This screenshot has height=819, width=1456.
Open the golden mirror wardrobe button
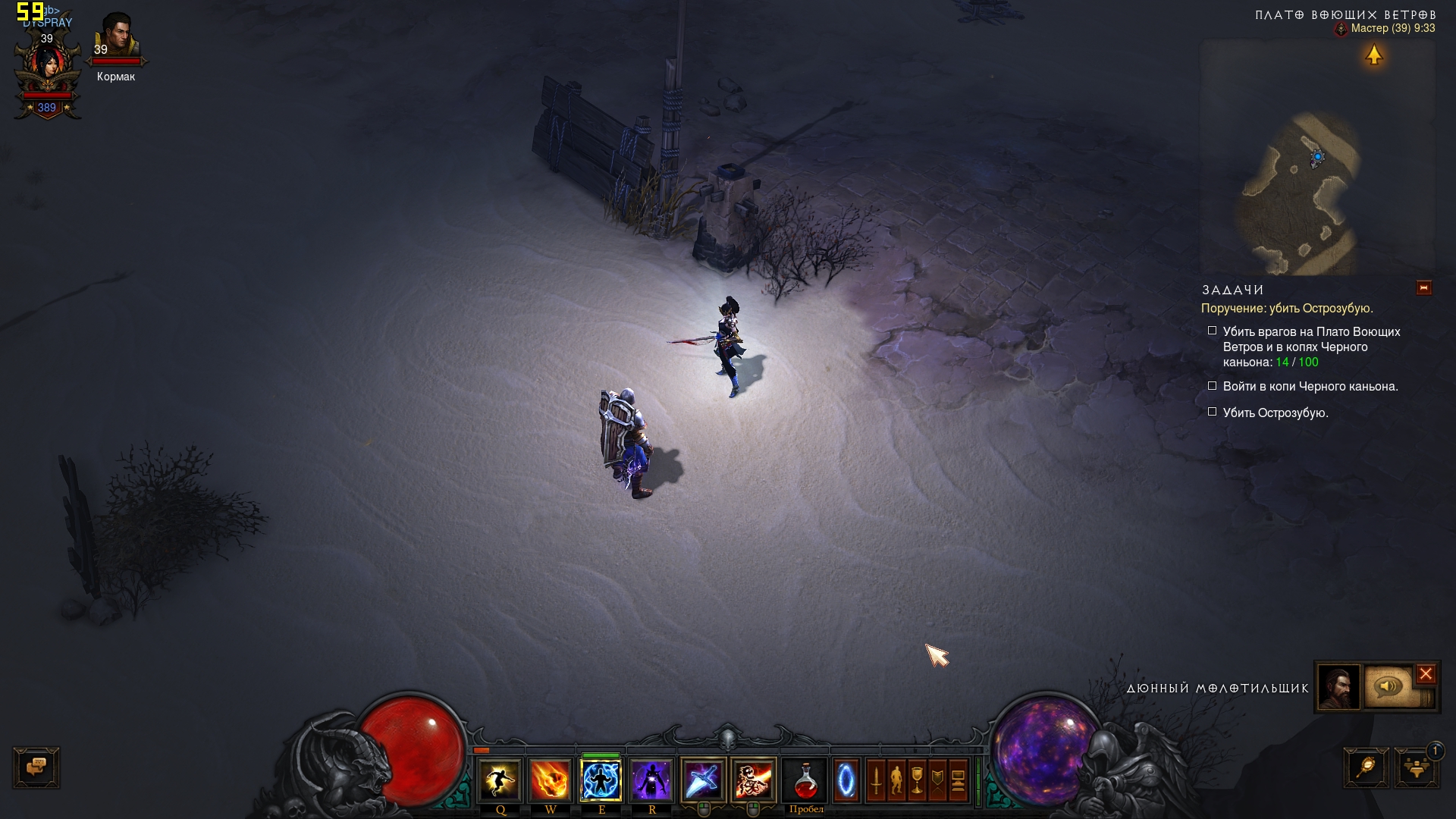click(x=1366, y=767)
